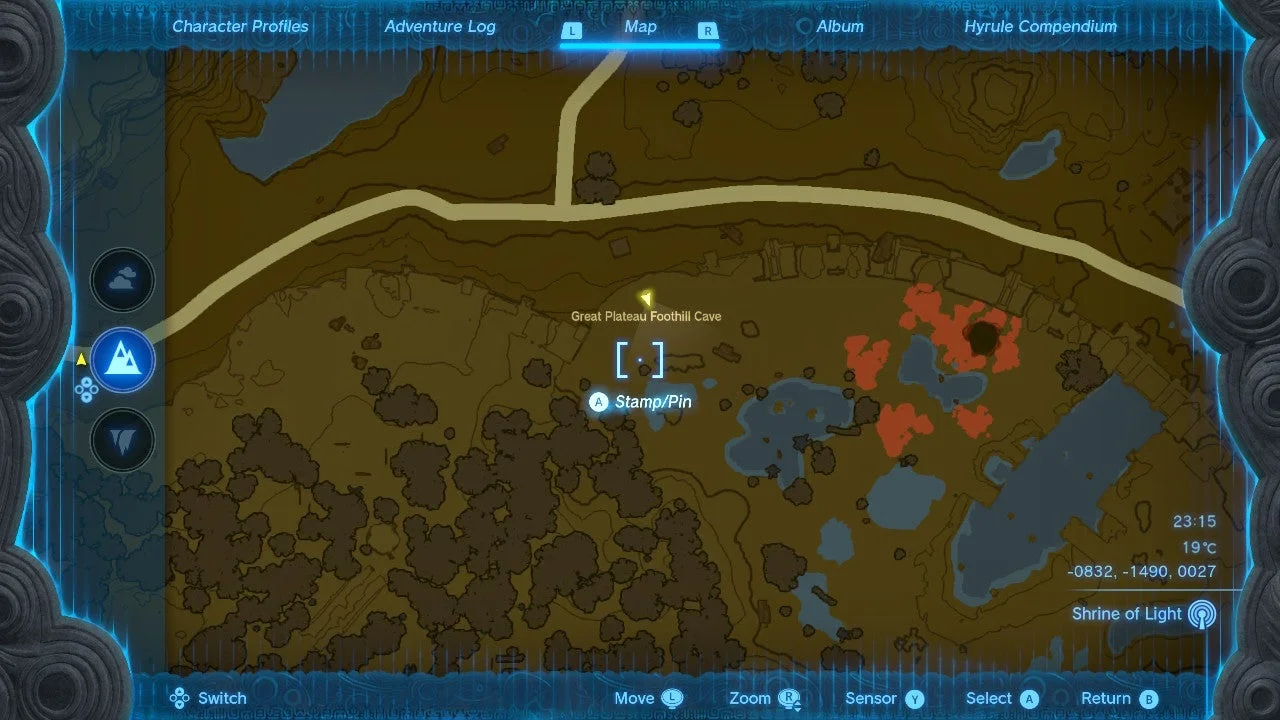The width and height of the screenshot is (1280, 720).
Task: Click Return in the bottom bar
Action: [x=1108, y=698]
